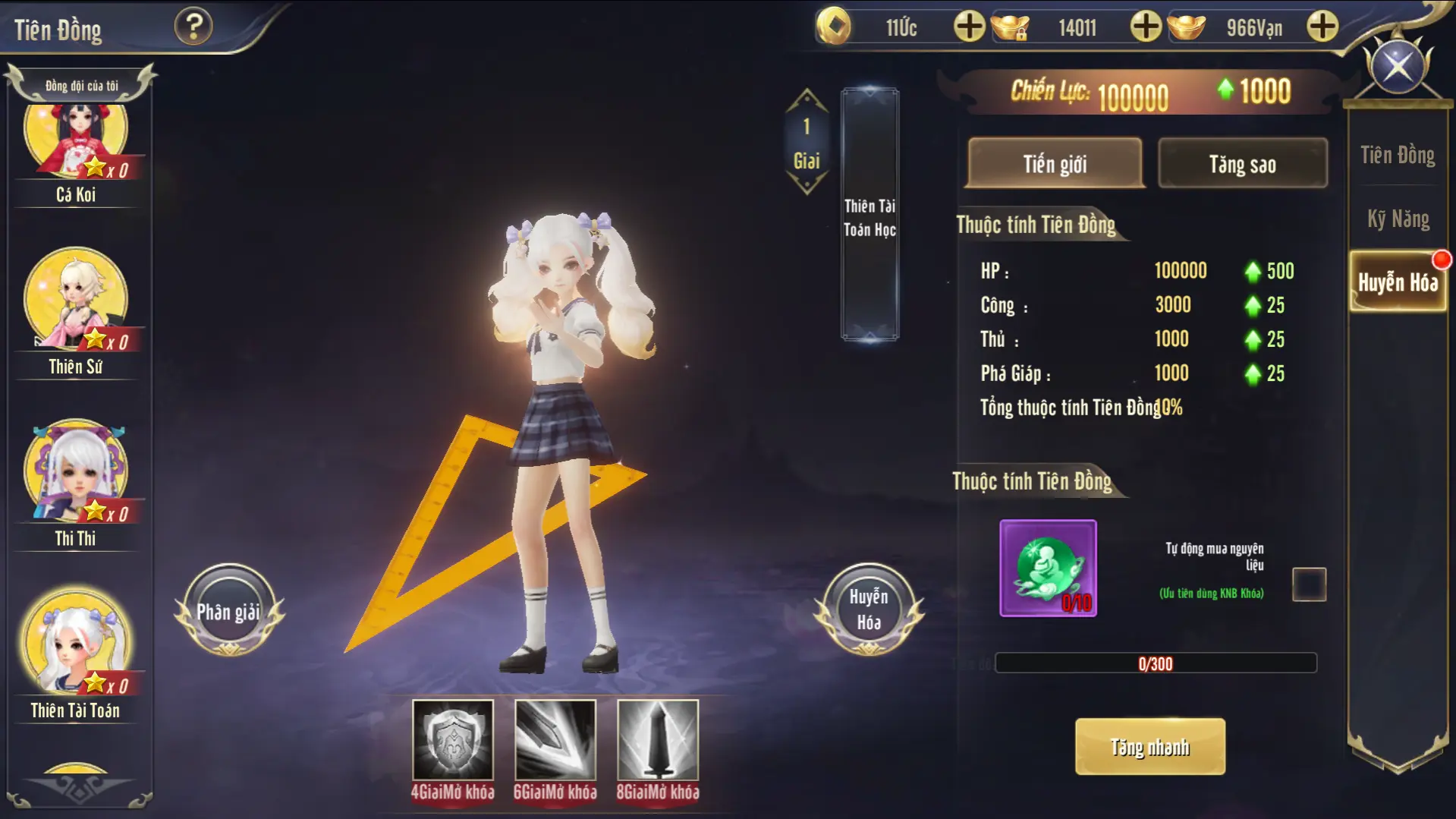Switch to the Tiến giới tab
This screenshot has height=819, width=1456.
[x=1055, y=163]
